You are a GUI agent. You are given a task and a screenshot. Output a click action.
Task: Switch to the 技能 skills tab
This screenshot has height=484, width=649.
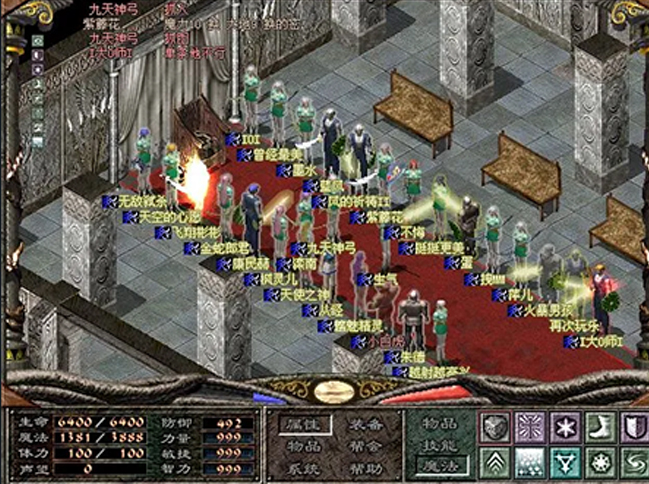[x=439, y=444]
